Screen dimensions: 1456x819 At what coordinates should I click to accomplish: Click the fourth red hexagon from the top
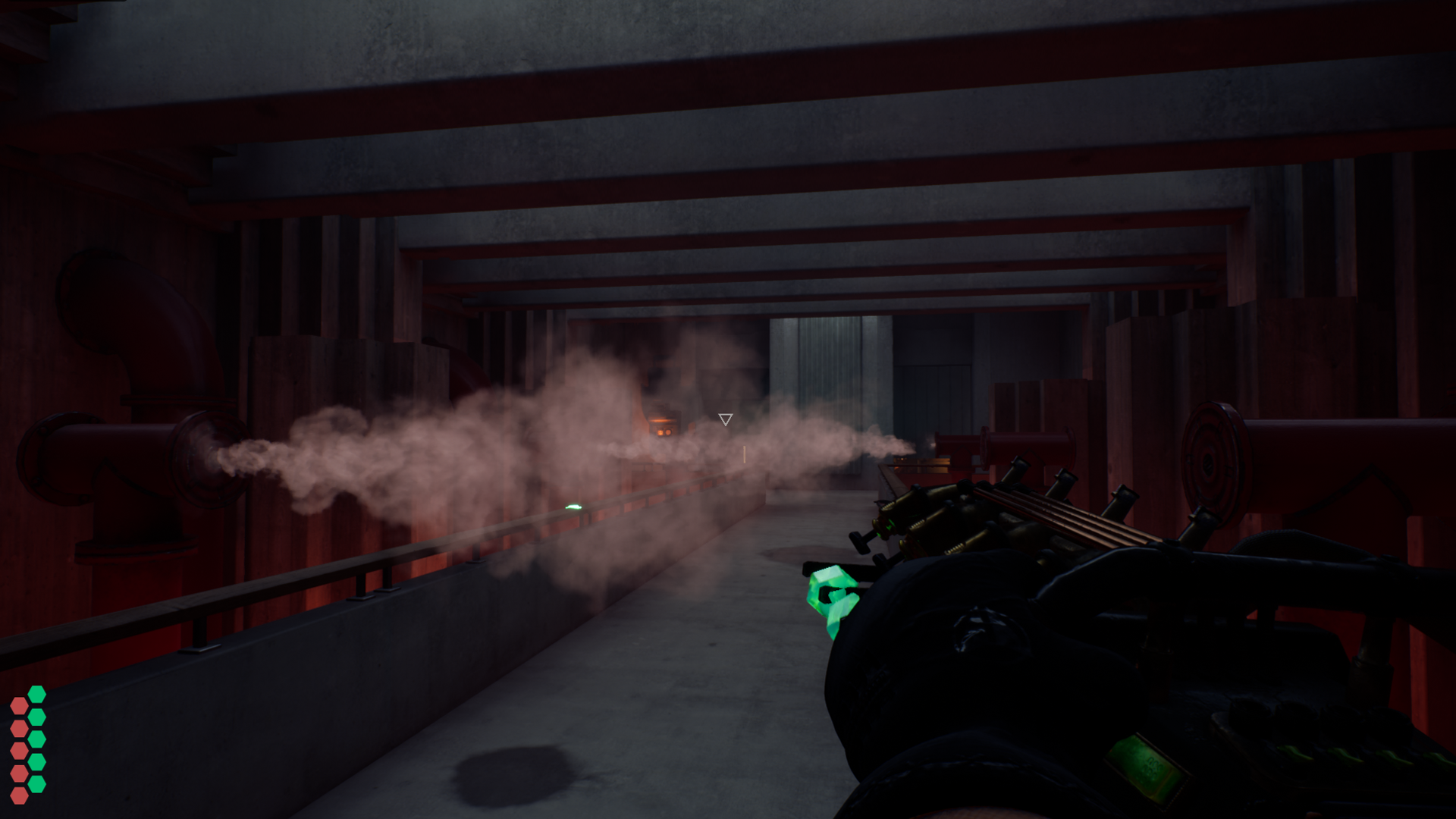click(20, 773)
